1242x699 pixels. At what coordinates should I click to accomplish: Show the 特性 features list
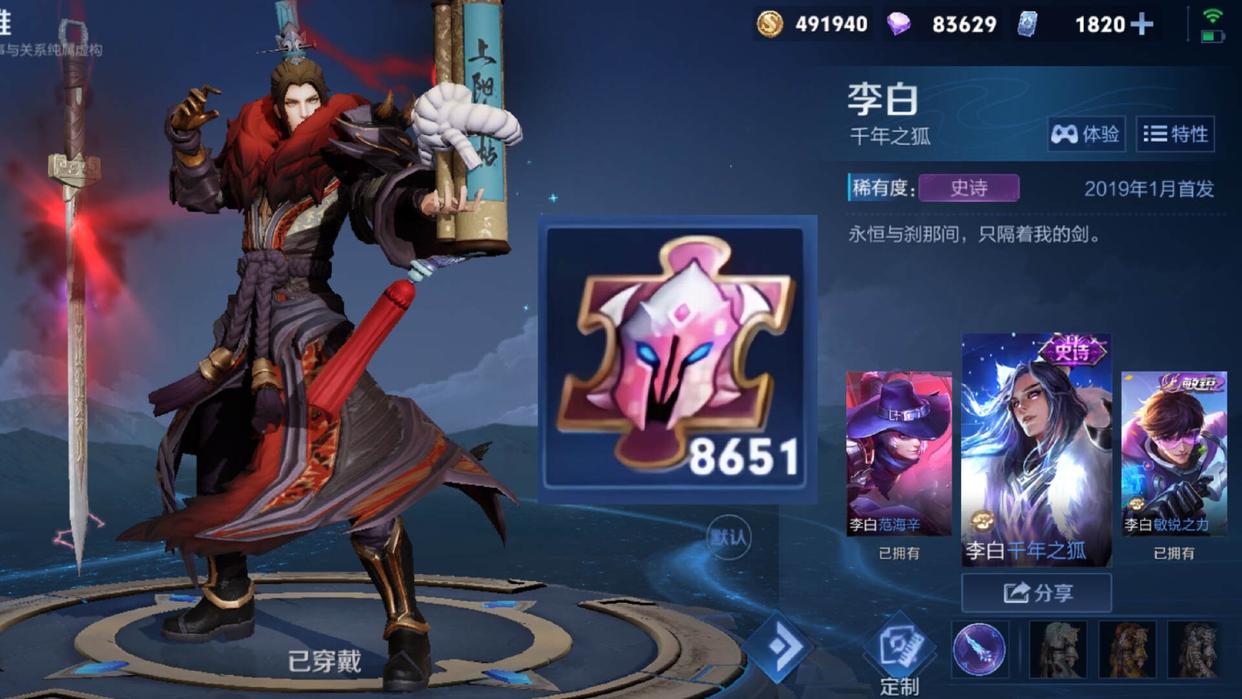(x=1176, y=134)
